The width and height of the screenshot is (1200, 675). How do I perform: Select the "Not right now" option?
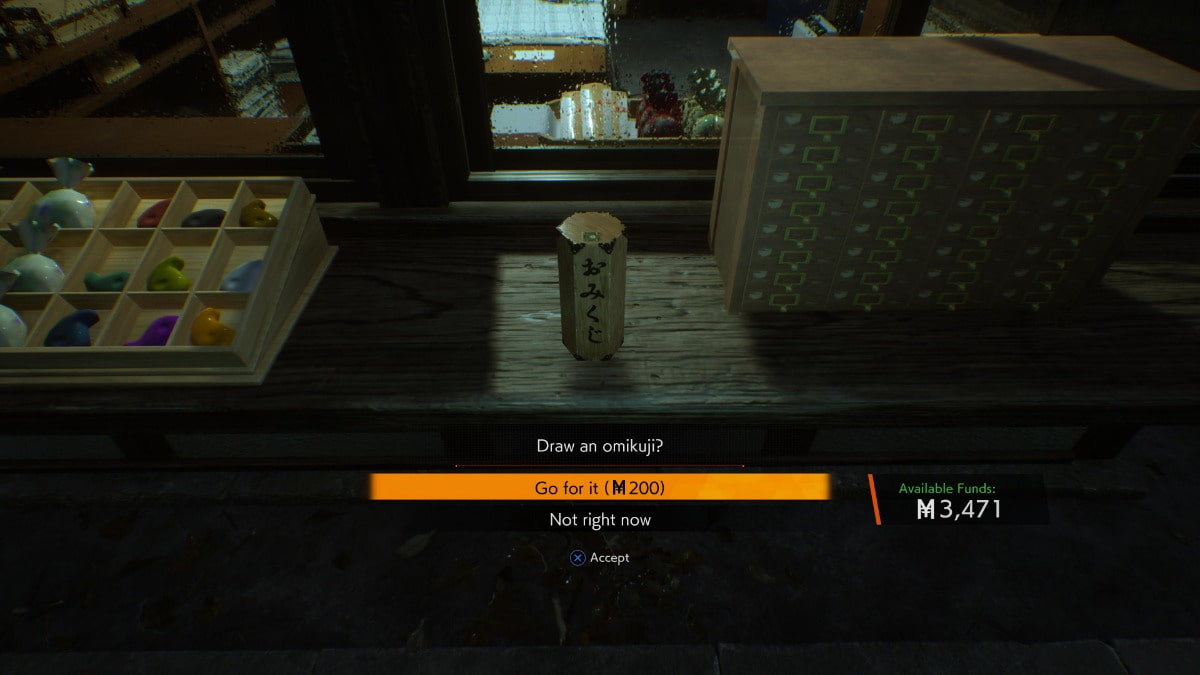[x=600, y=520]
